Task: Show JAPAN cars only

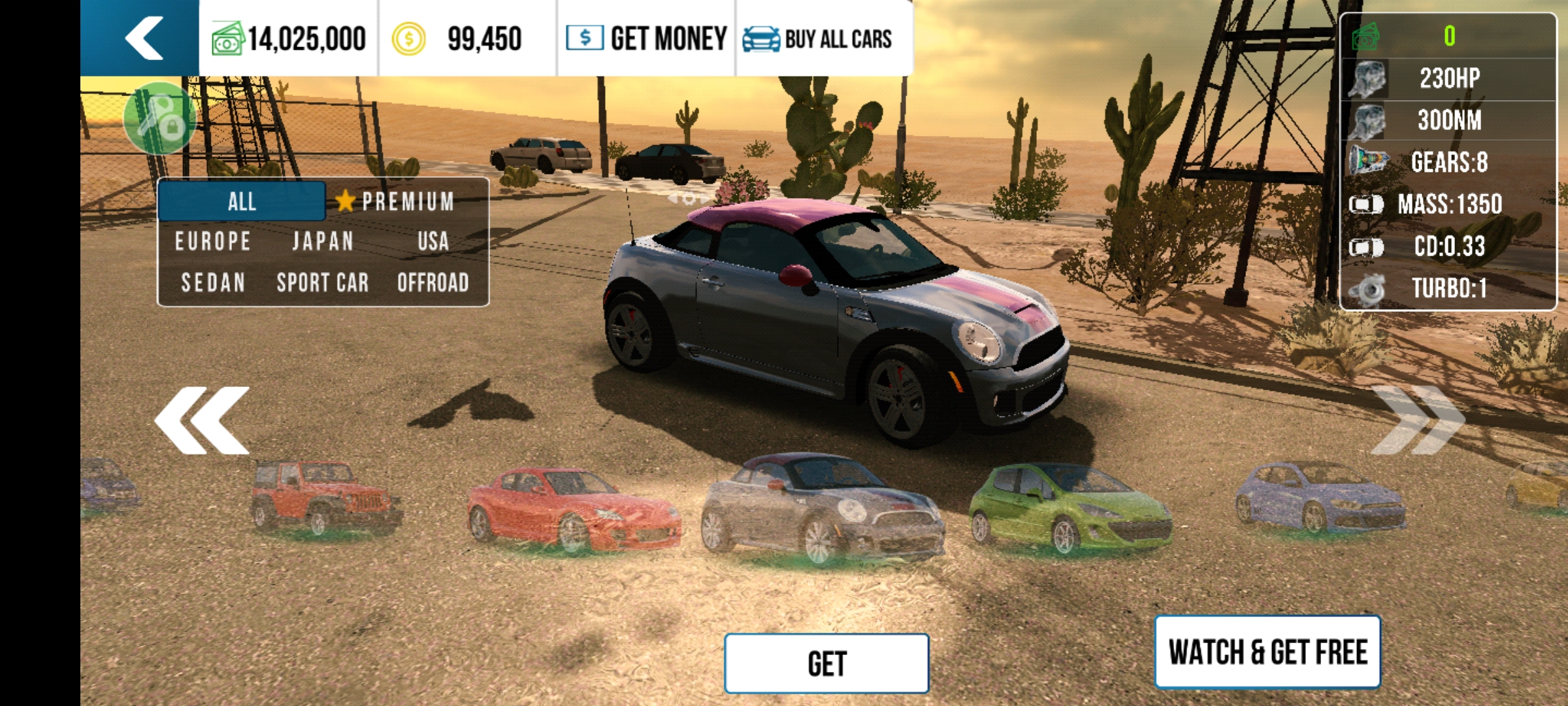Action: point(323,241)
